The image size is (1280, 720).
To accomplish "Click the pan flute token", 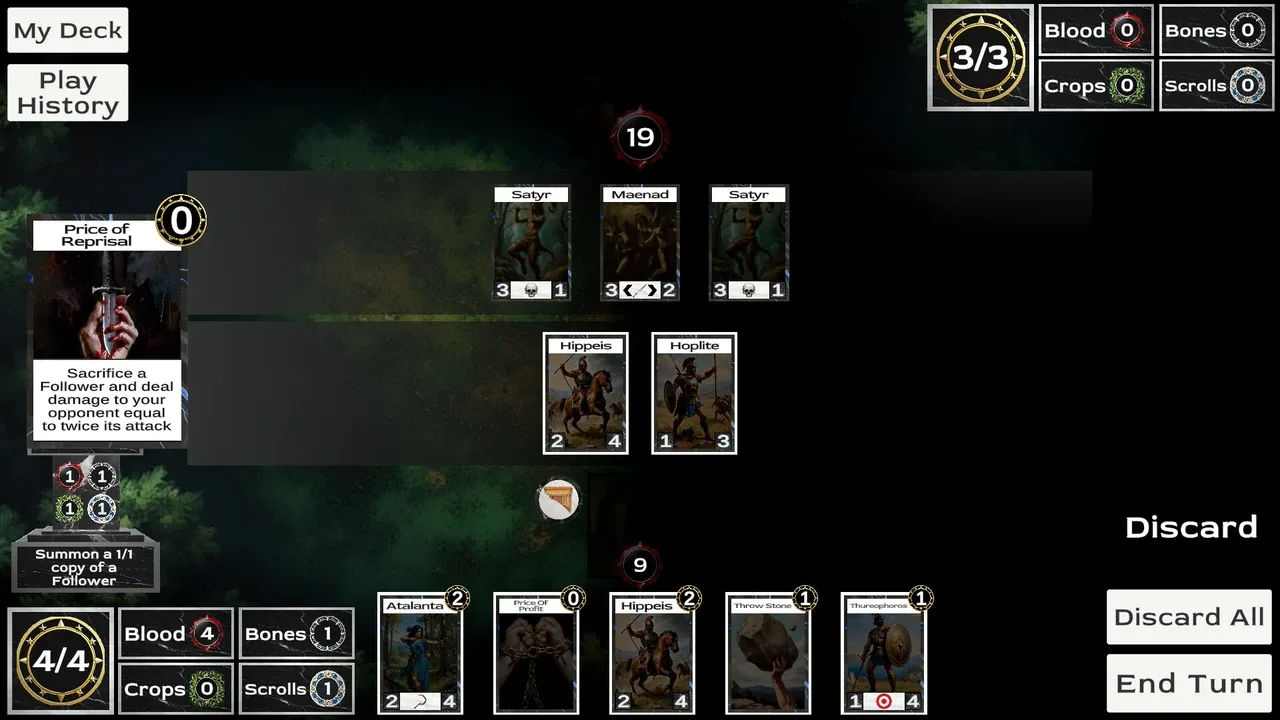I will 558,499.
